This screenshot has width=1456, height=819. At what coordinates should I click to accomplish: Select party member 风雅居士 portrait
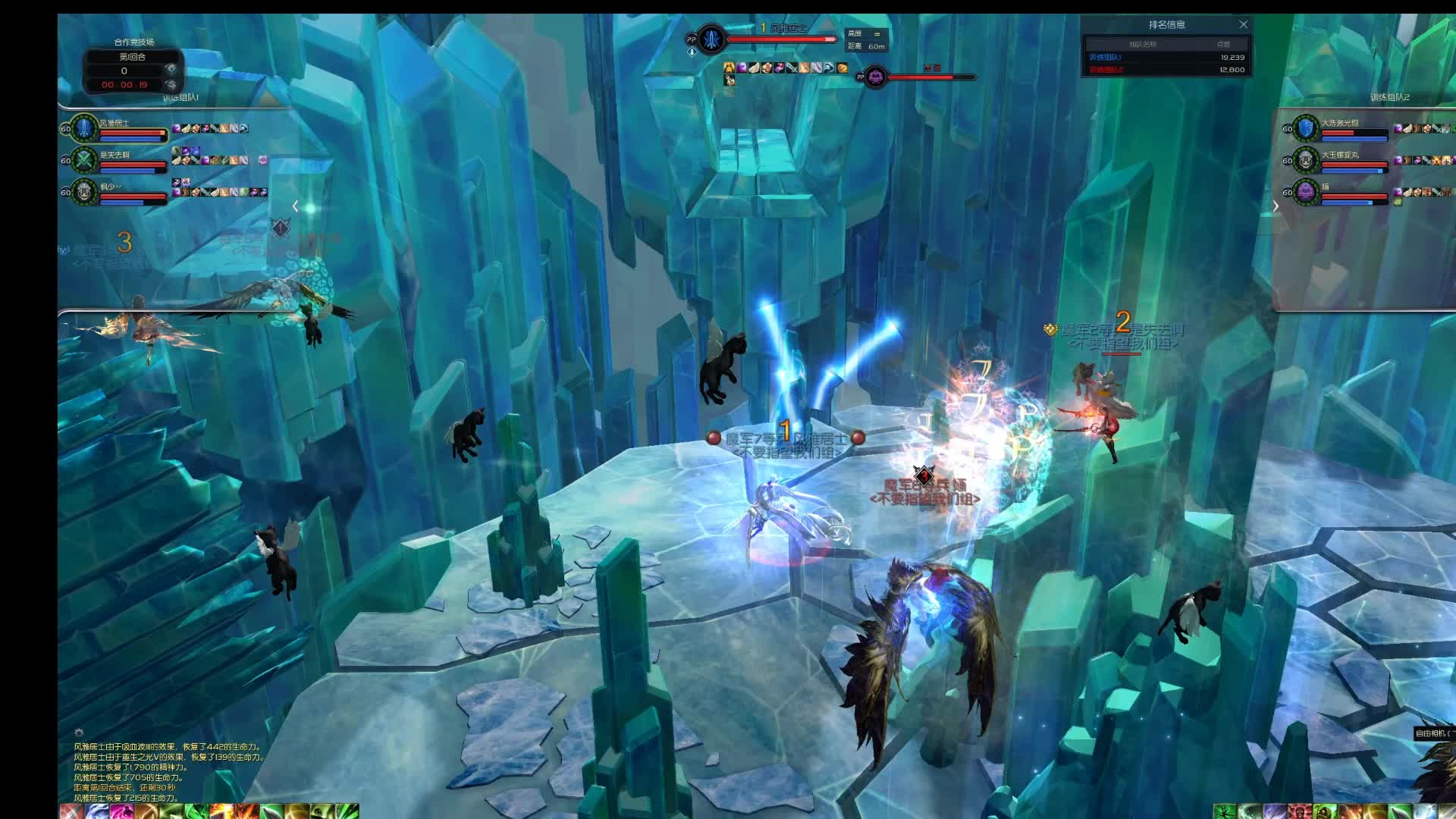coord(84,128)
